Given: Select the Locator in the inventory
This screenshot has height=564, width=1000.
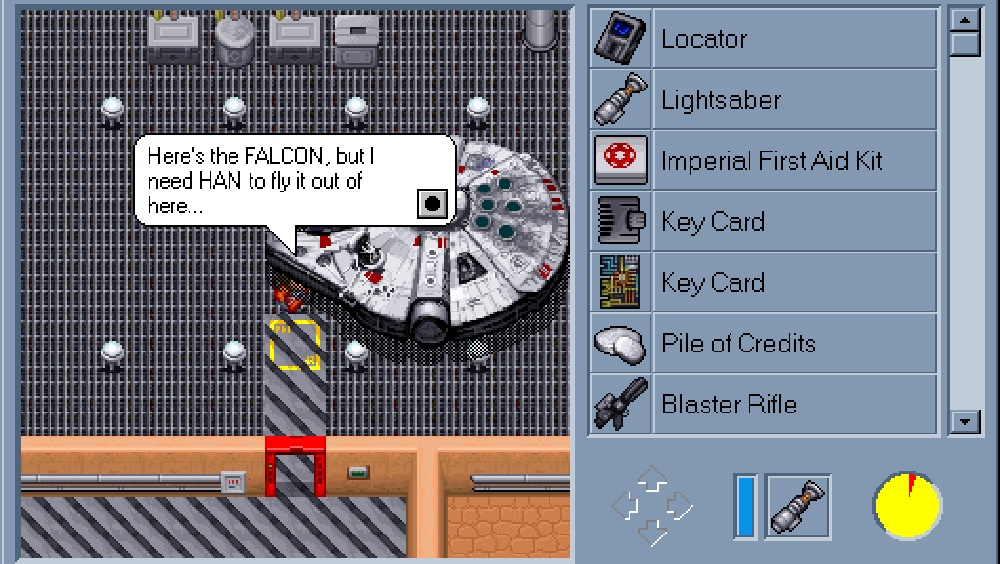Looking at the screenshot, I should click(764, 39).
